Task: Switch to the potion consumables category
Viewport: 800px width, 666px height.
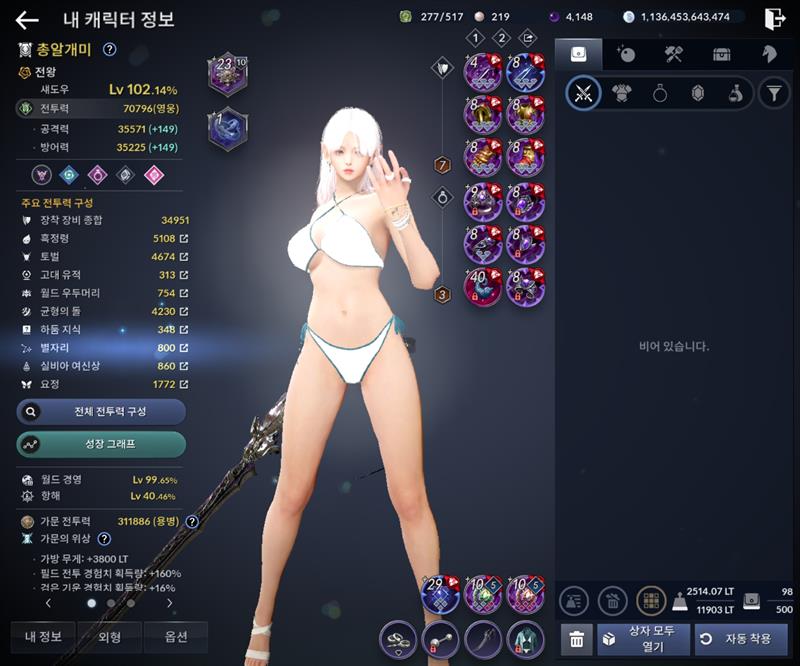Action: tap(735, 94)
